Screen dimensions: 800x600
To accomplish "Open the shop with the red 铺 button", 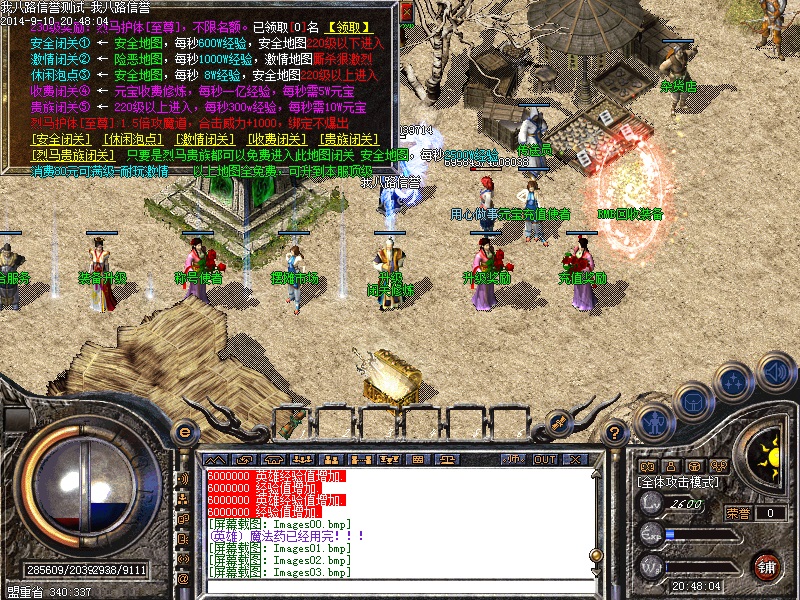I will tap(767, 565).
